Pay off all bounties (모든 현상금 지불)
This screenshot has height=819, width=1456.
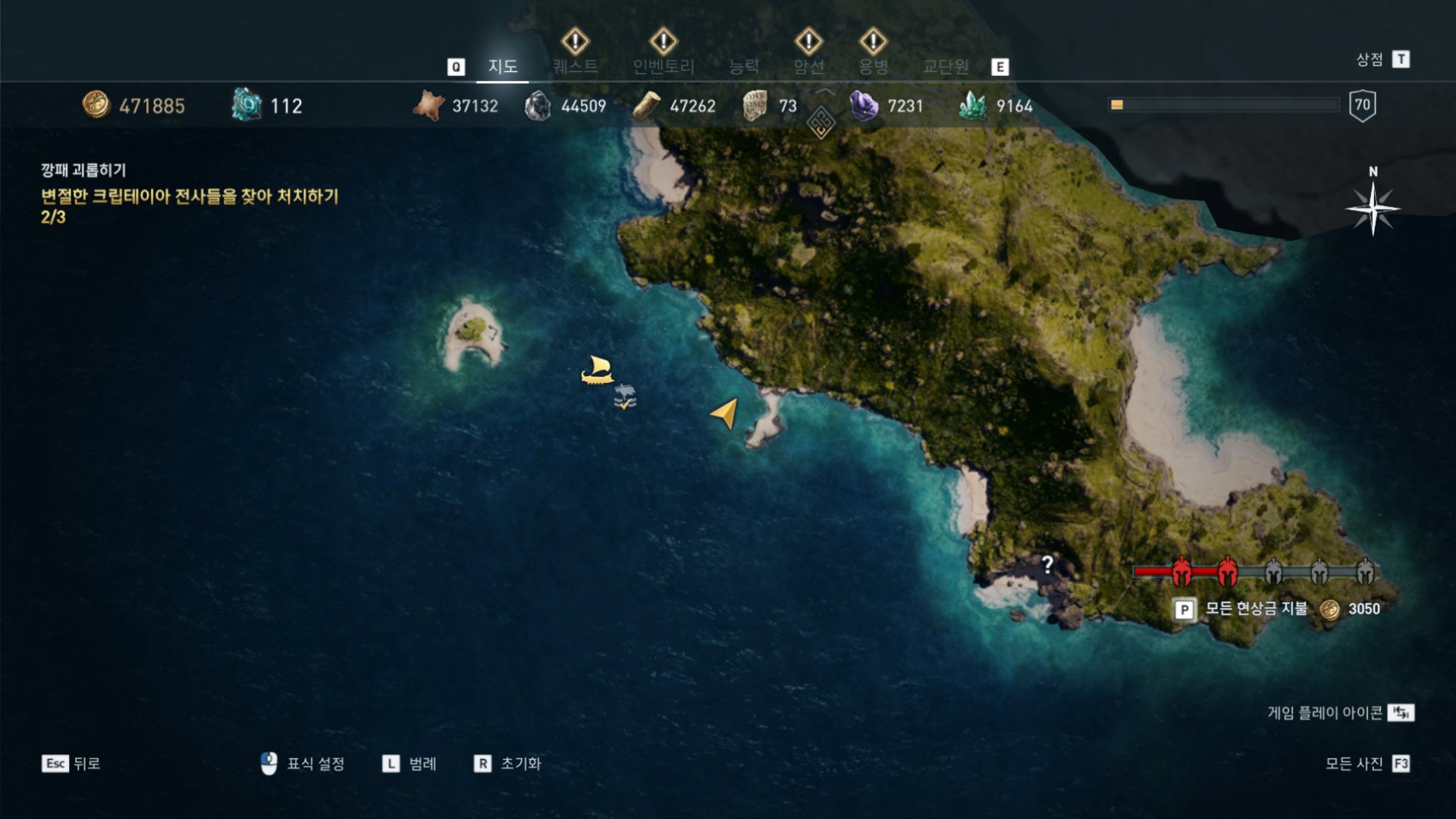1256,608
